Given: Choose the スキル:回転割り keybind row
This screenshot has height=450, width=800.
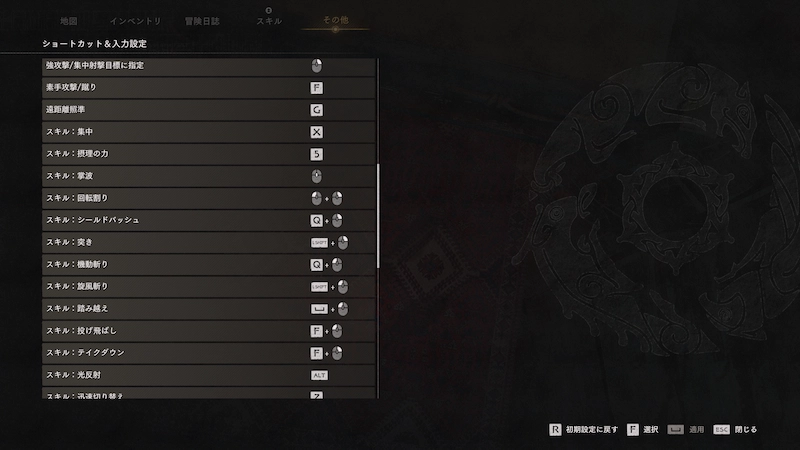Looking at the screenshot, I should pos(209,198).
